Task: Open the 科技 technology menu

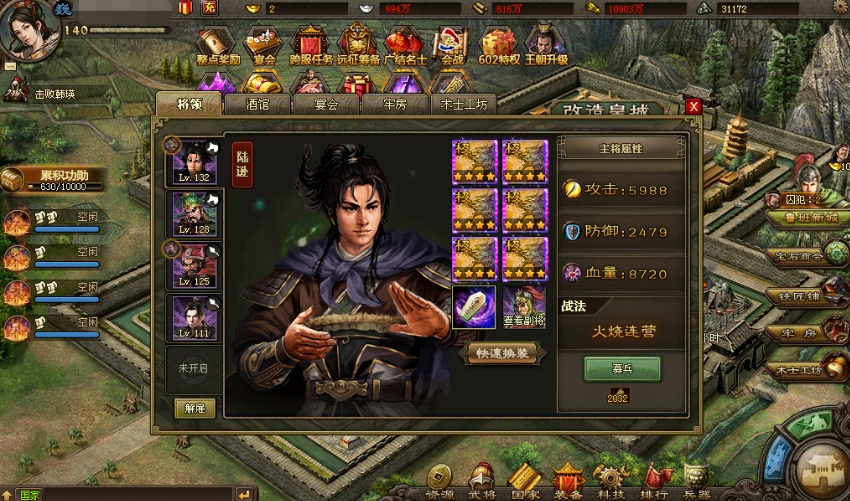Action: click(x=612, y=480)
